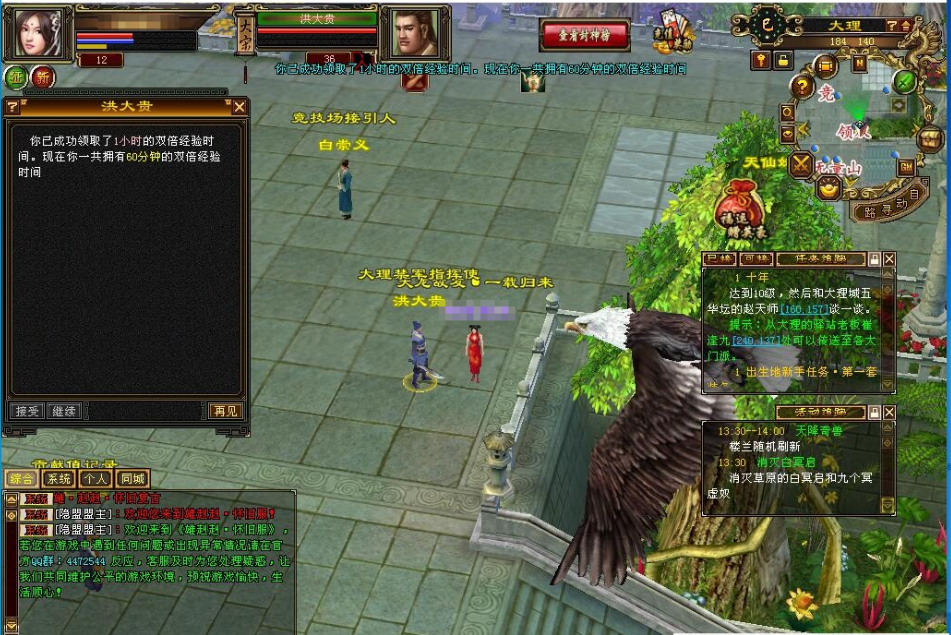Switch to the 综合 chat tab
951x635 pixels.
point(20,479)
